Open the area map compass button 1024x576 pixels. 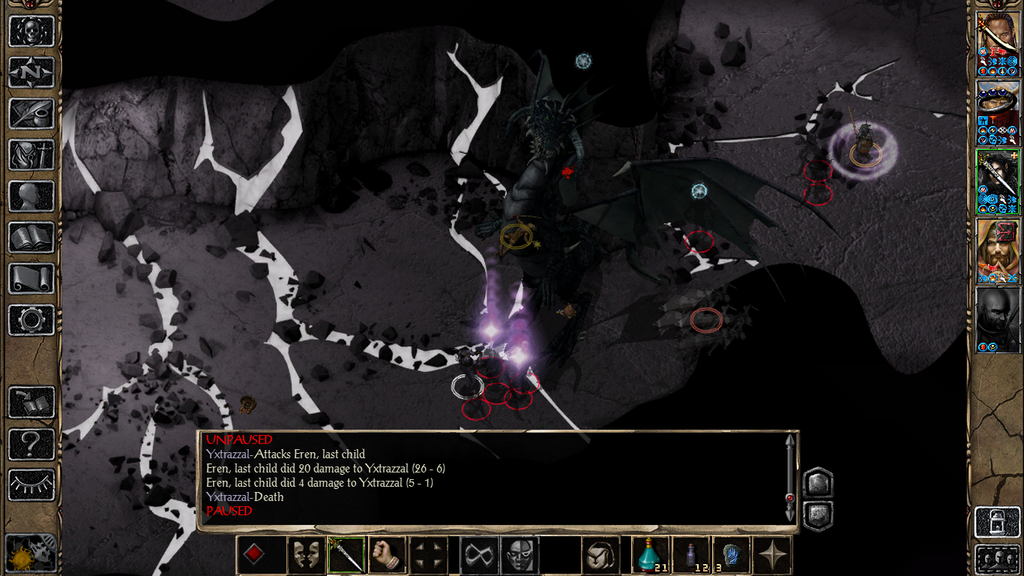pos(30,72)
